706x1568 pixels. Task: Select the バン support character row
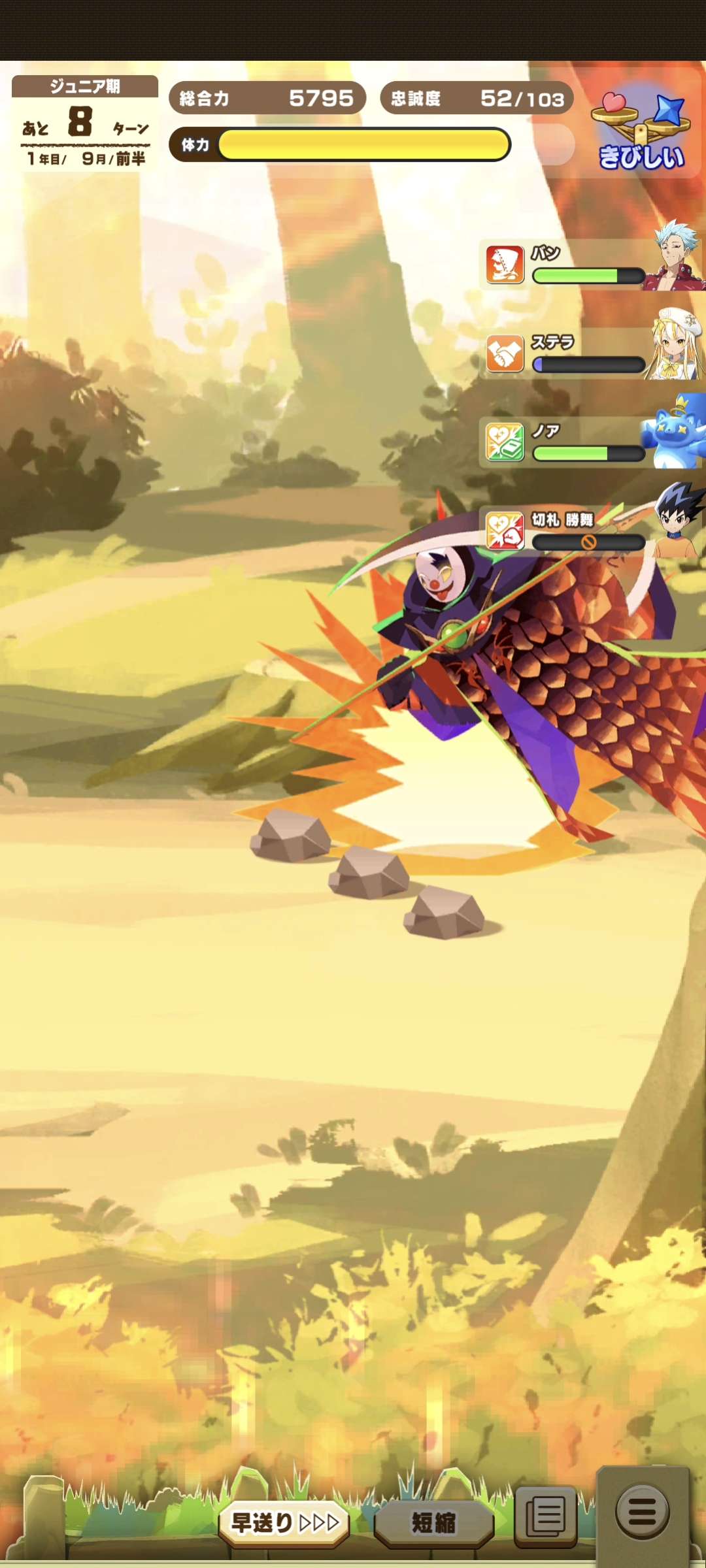588,265
